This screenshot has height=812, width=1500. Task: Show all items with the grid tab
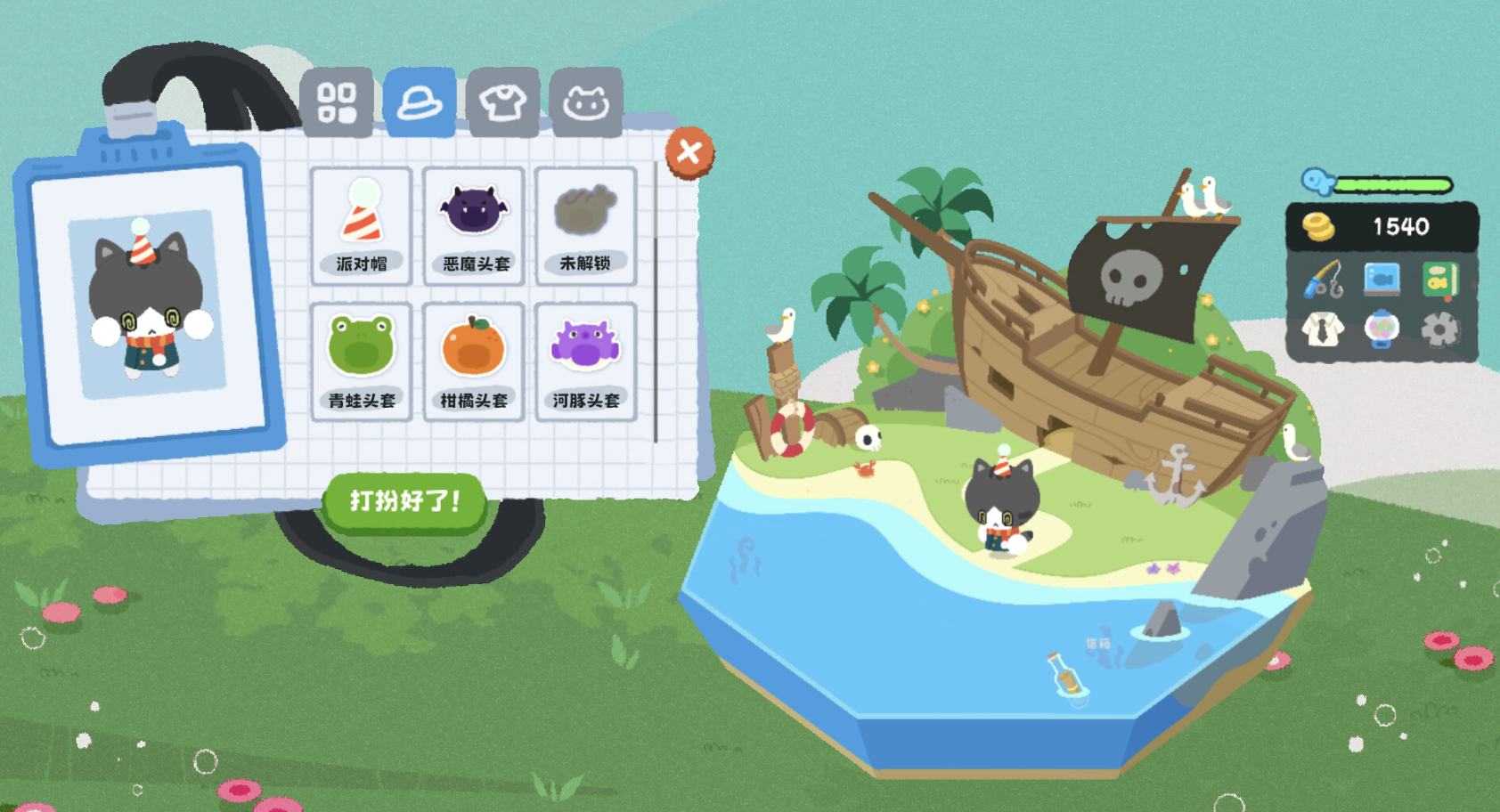(337, 102)
